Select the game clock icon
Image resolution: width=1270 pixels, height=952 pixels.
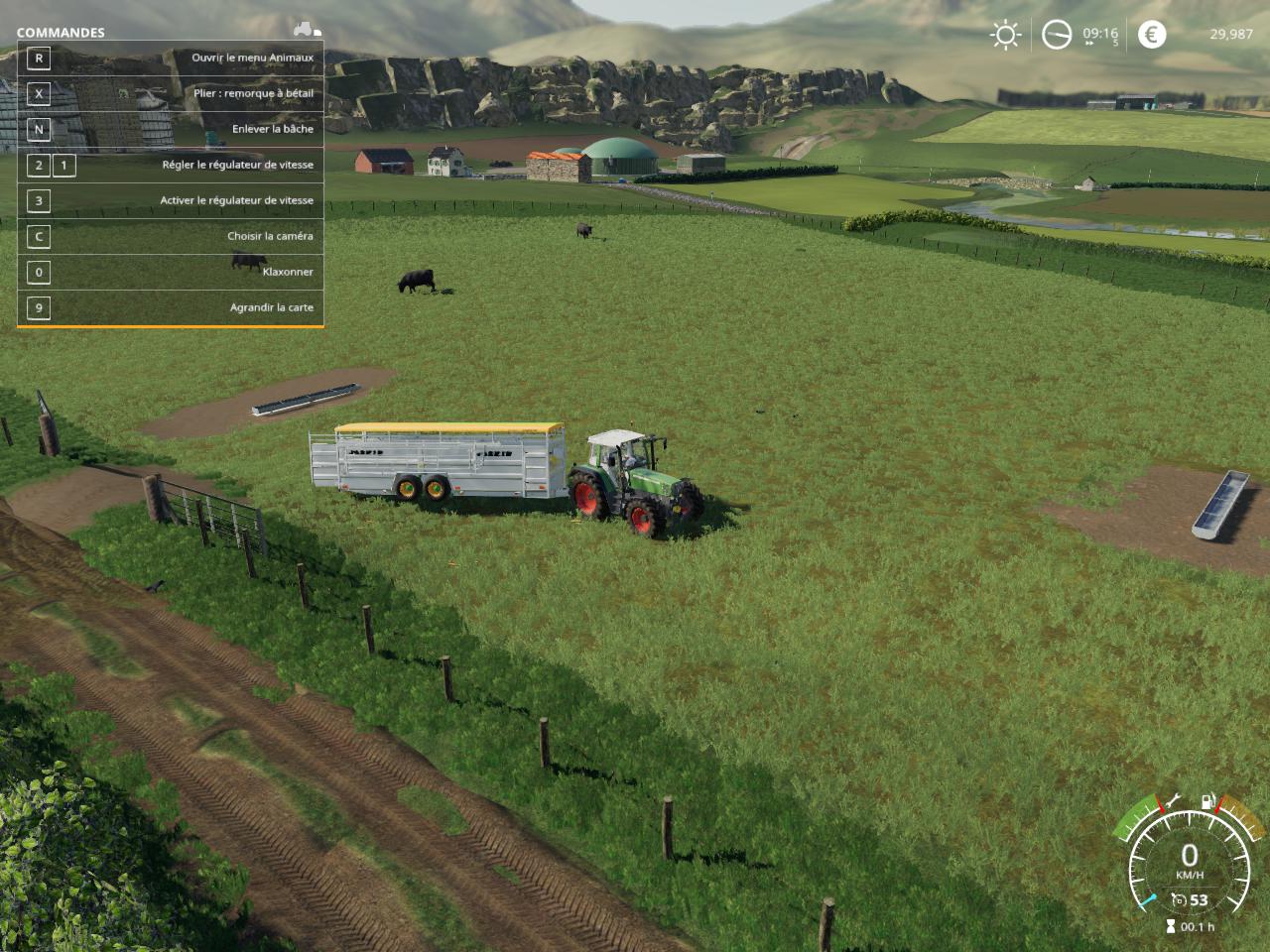click(1057, 36)
